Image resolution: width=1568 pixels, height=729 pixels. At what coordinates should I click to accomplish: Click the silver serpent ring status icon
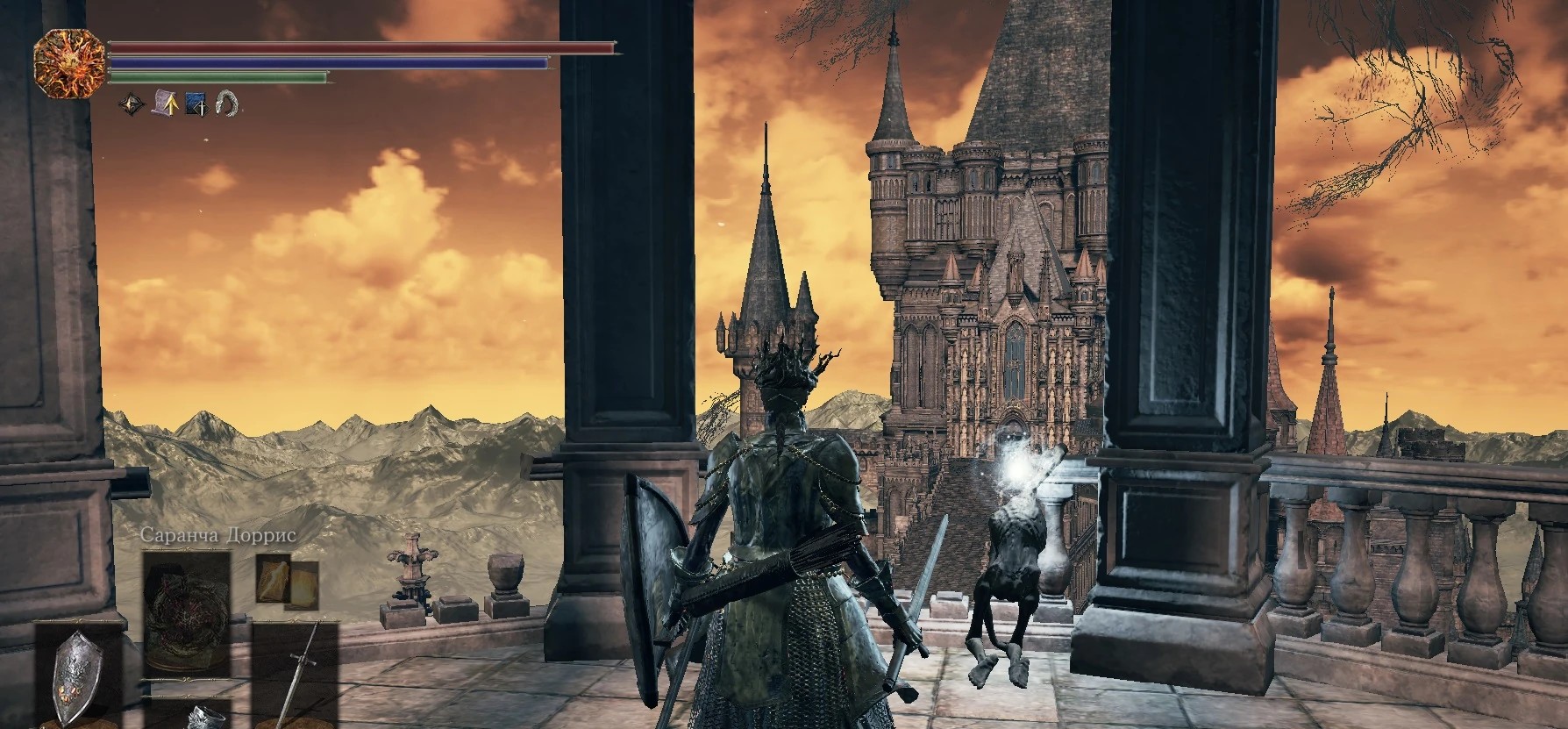tap(227, 104)
